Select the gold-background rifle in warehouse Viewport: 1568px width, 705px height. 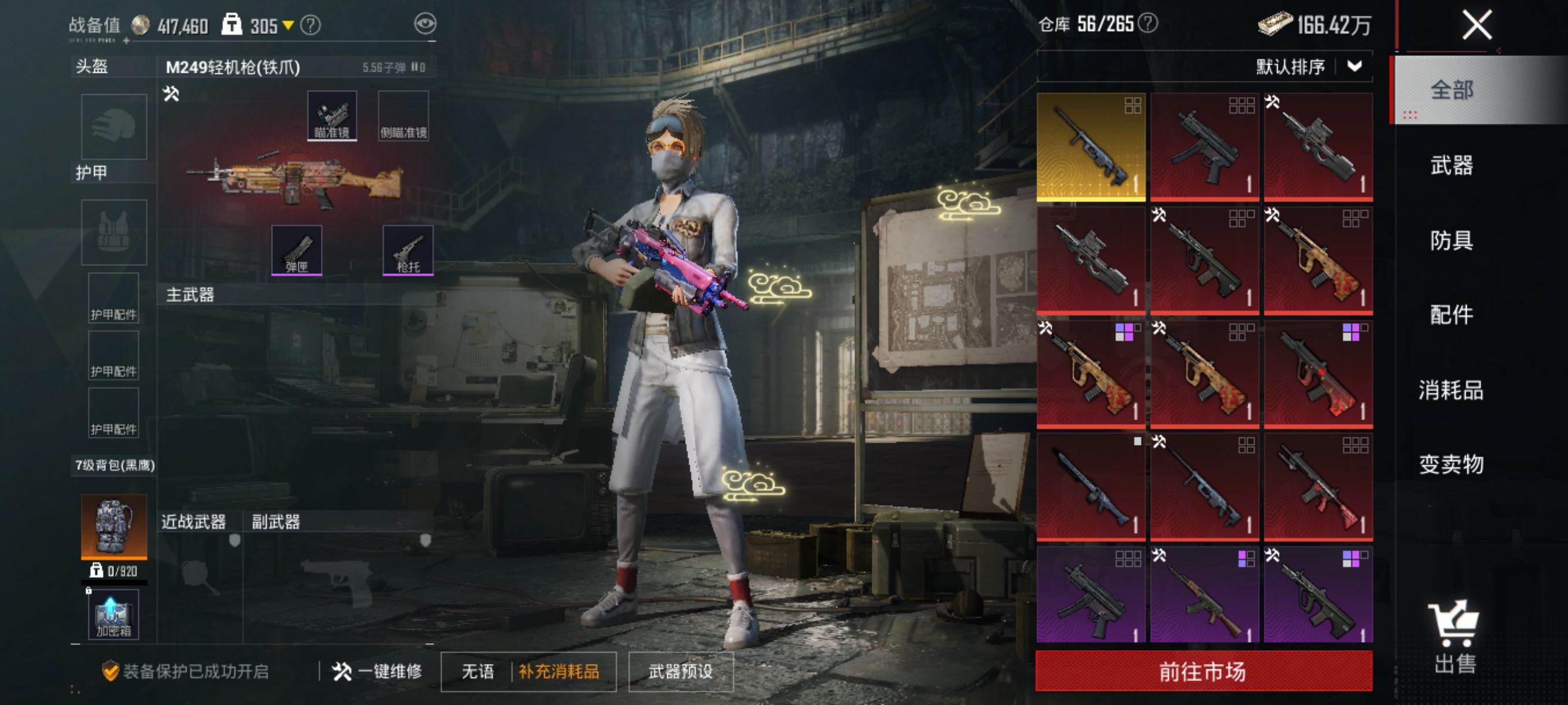1091,147
